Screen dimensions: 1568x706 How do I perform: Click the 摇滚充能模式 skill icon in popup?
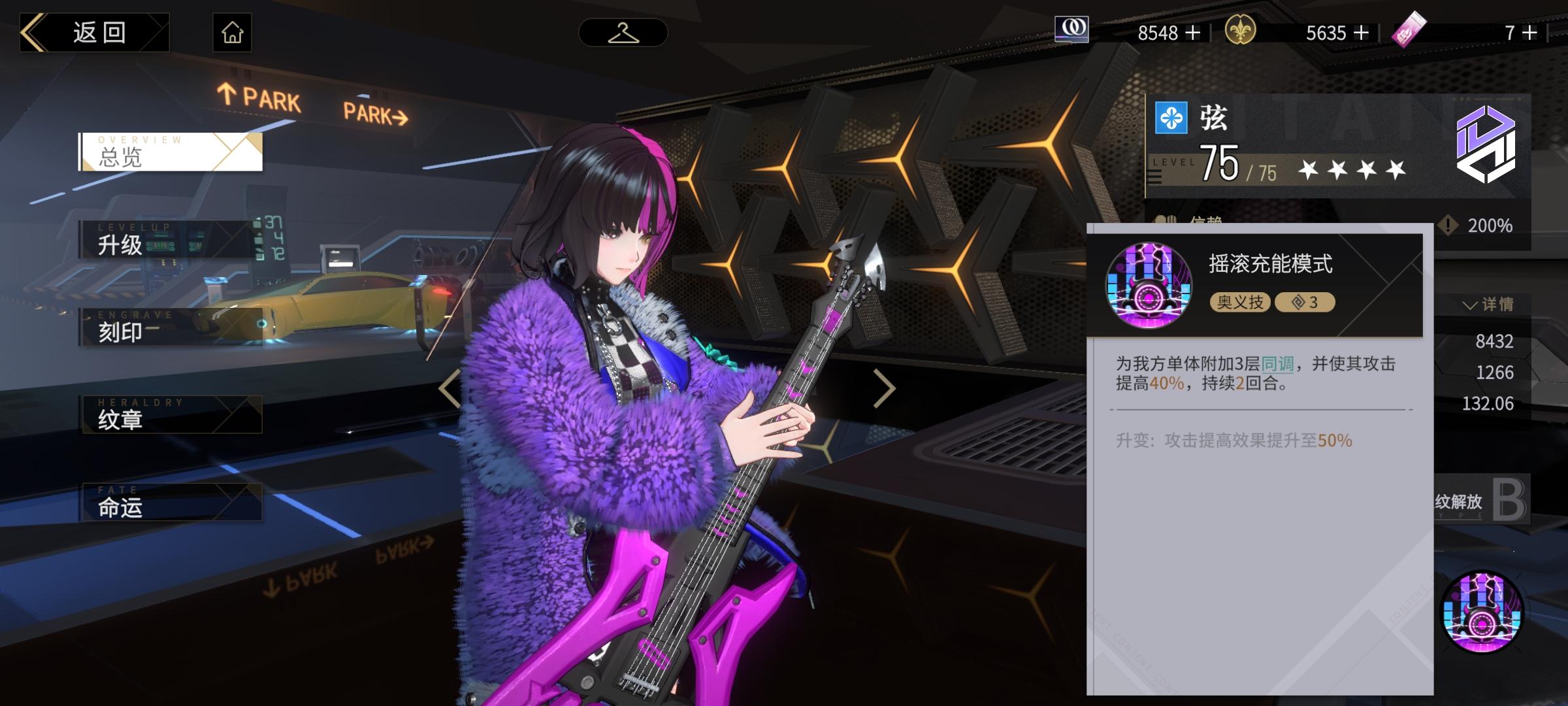click(1148, 285)
